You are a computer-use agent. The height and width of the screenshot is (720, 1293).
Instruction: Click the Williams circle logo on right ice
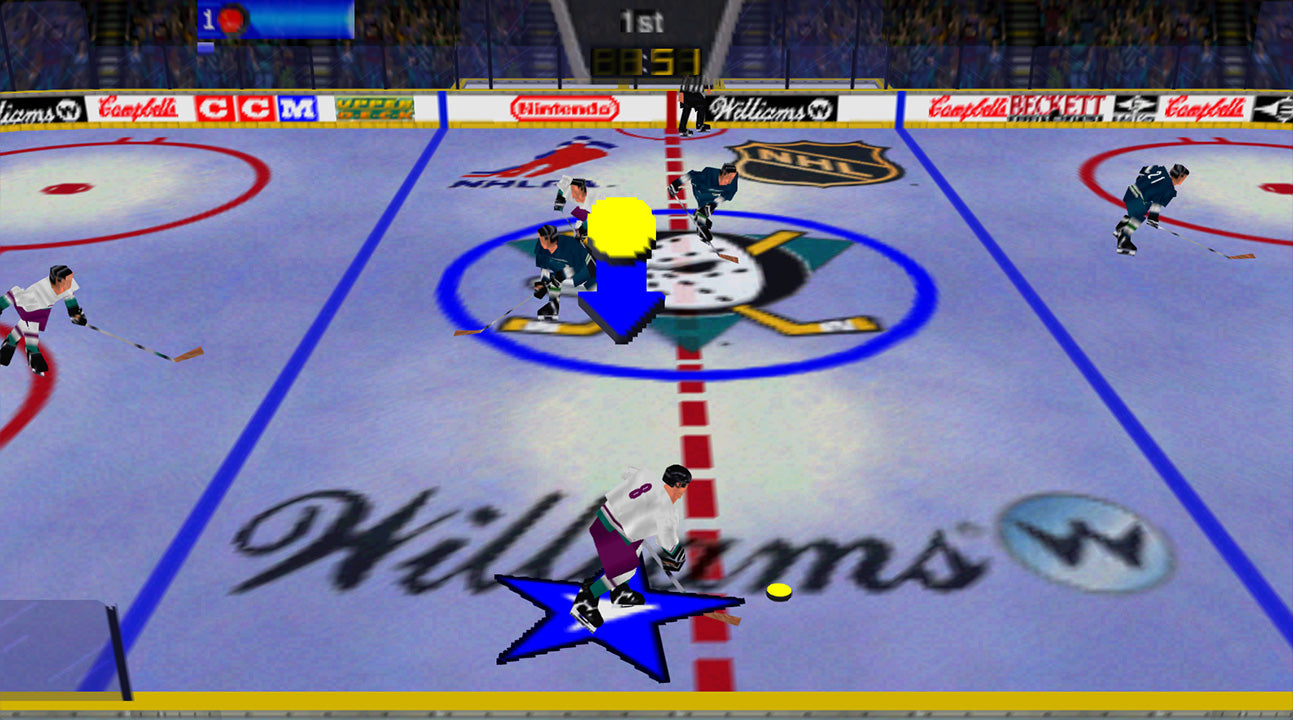click(1078, 539)
